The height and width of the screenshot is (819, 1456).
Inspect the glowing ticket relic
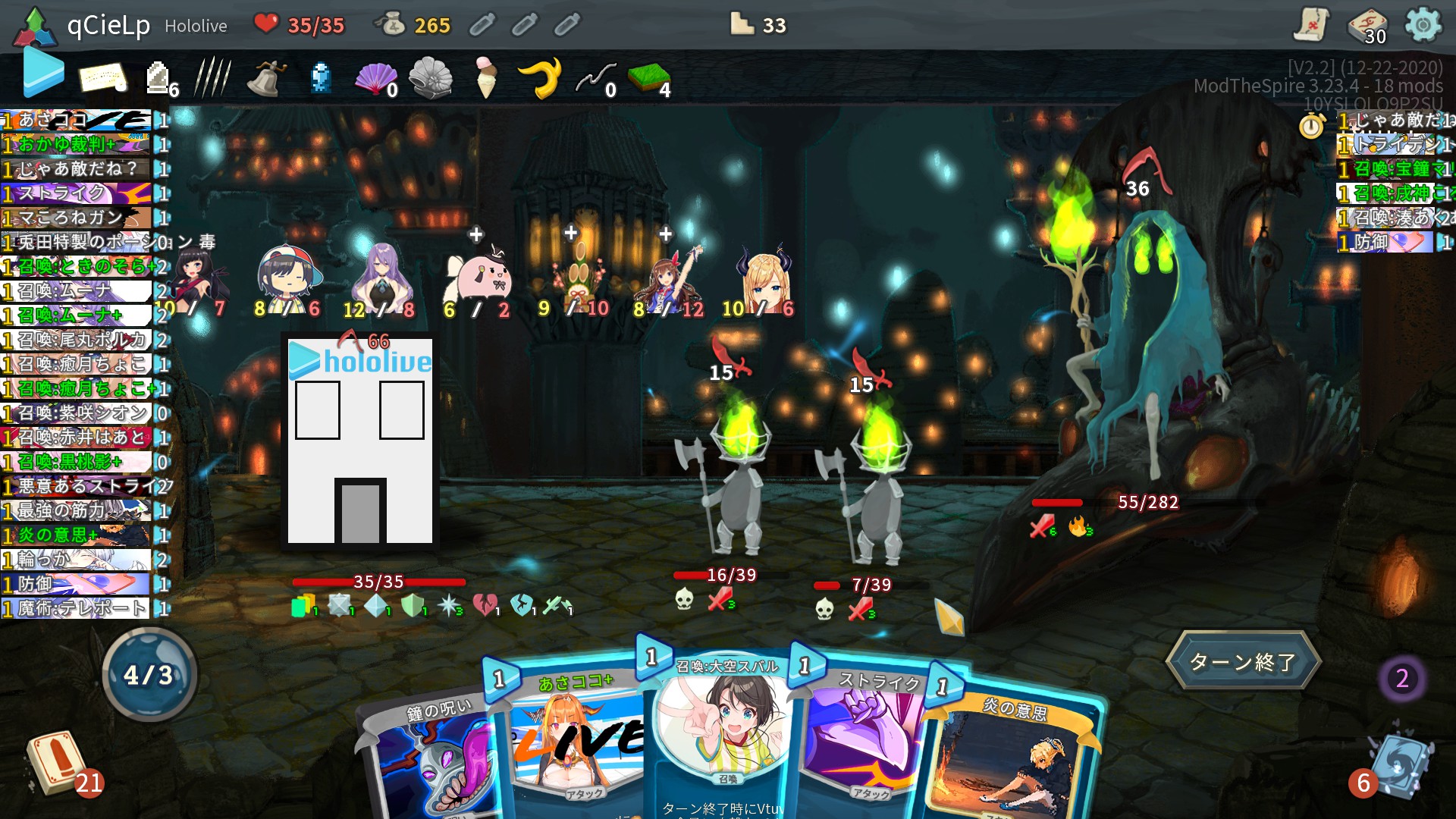pos(102,76)
